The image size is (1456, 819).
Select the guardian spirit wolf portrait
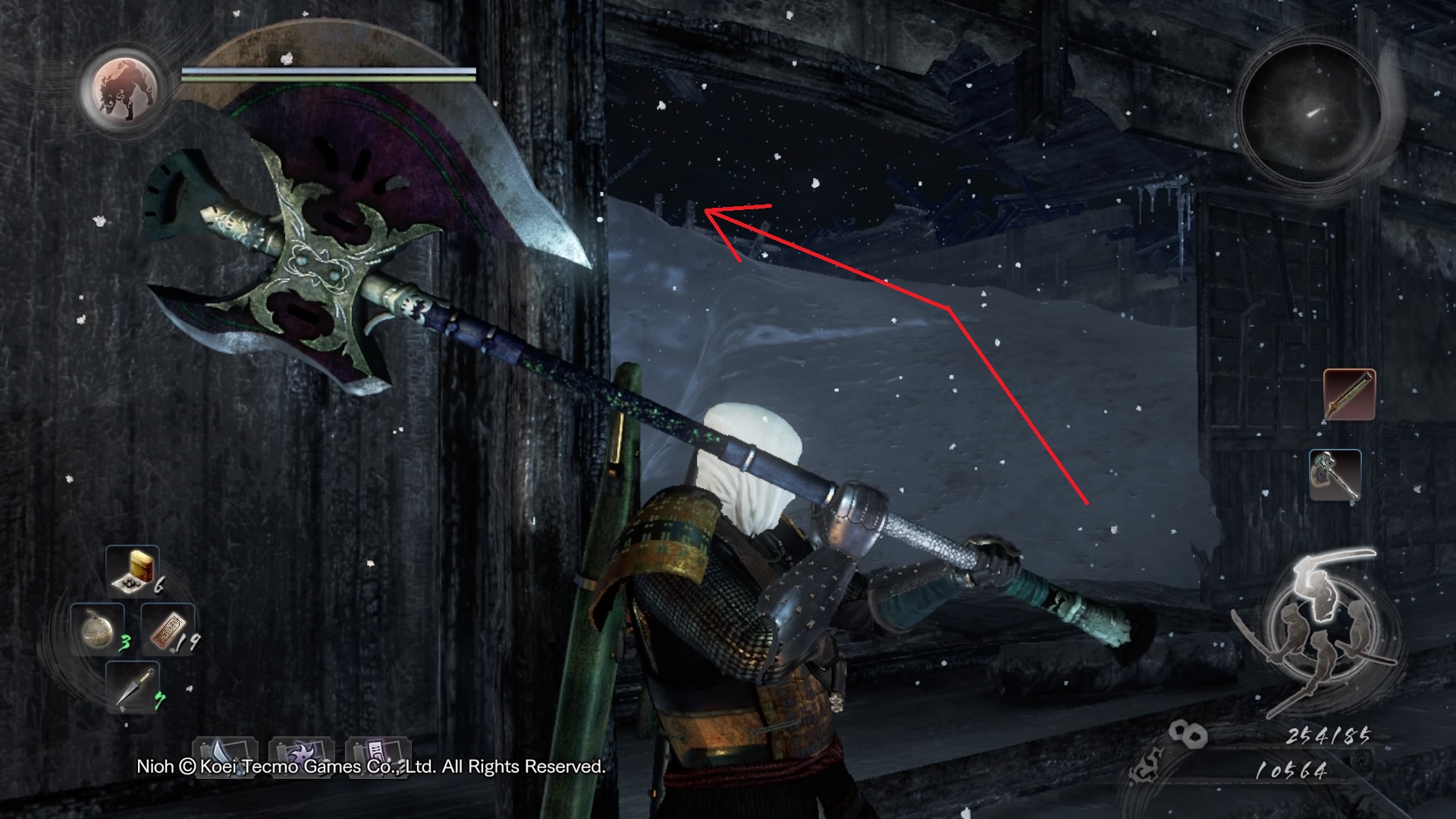click(121, 89)
